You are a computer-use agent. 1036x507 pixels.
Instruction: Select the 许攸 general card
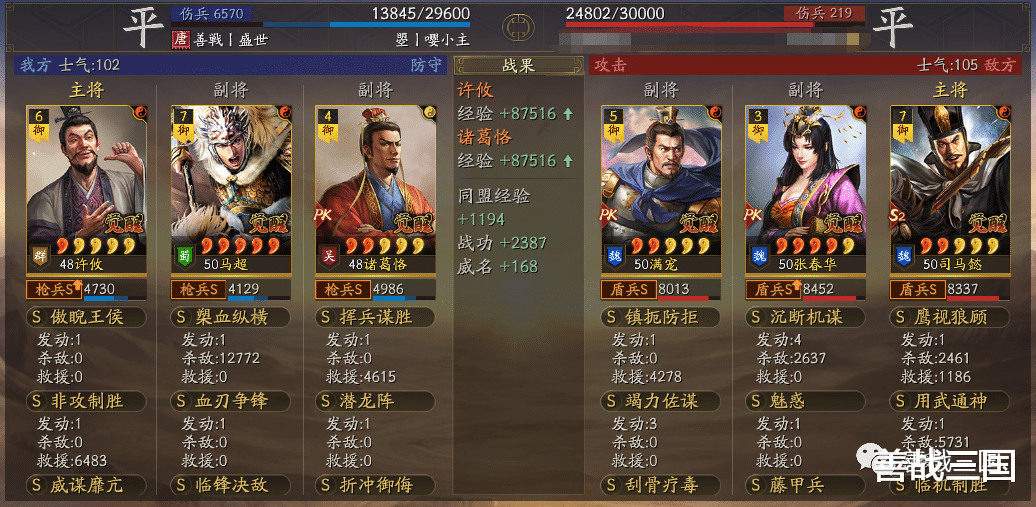point(85,185)
